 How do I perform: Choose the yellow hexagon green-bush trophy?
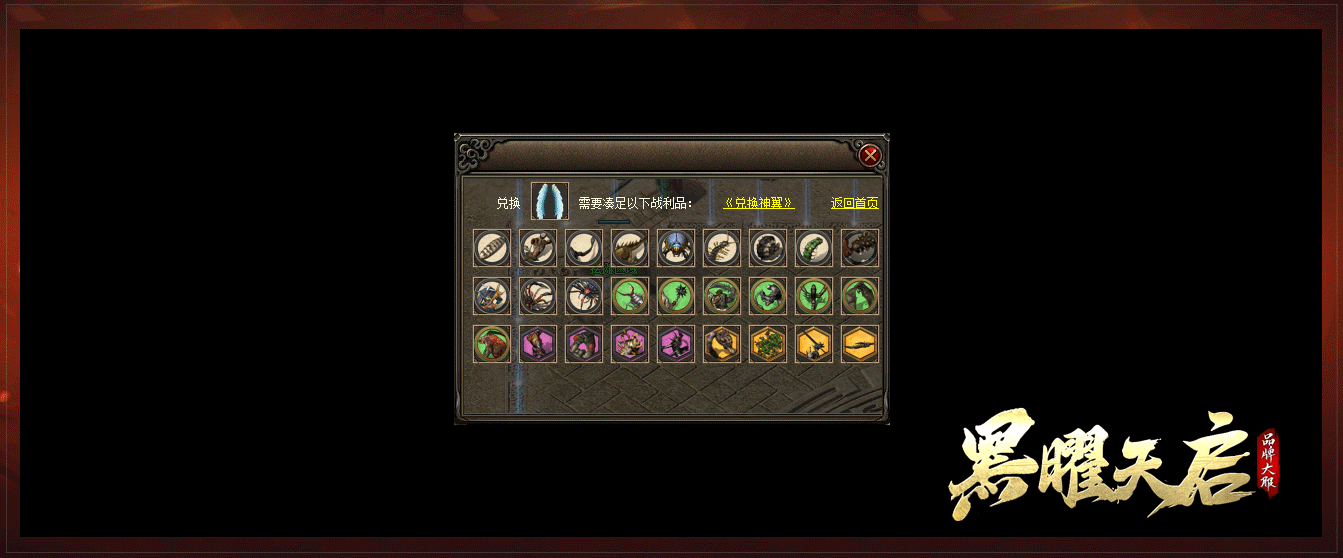768,344
